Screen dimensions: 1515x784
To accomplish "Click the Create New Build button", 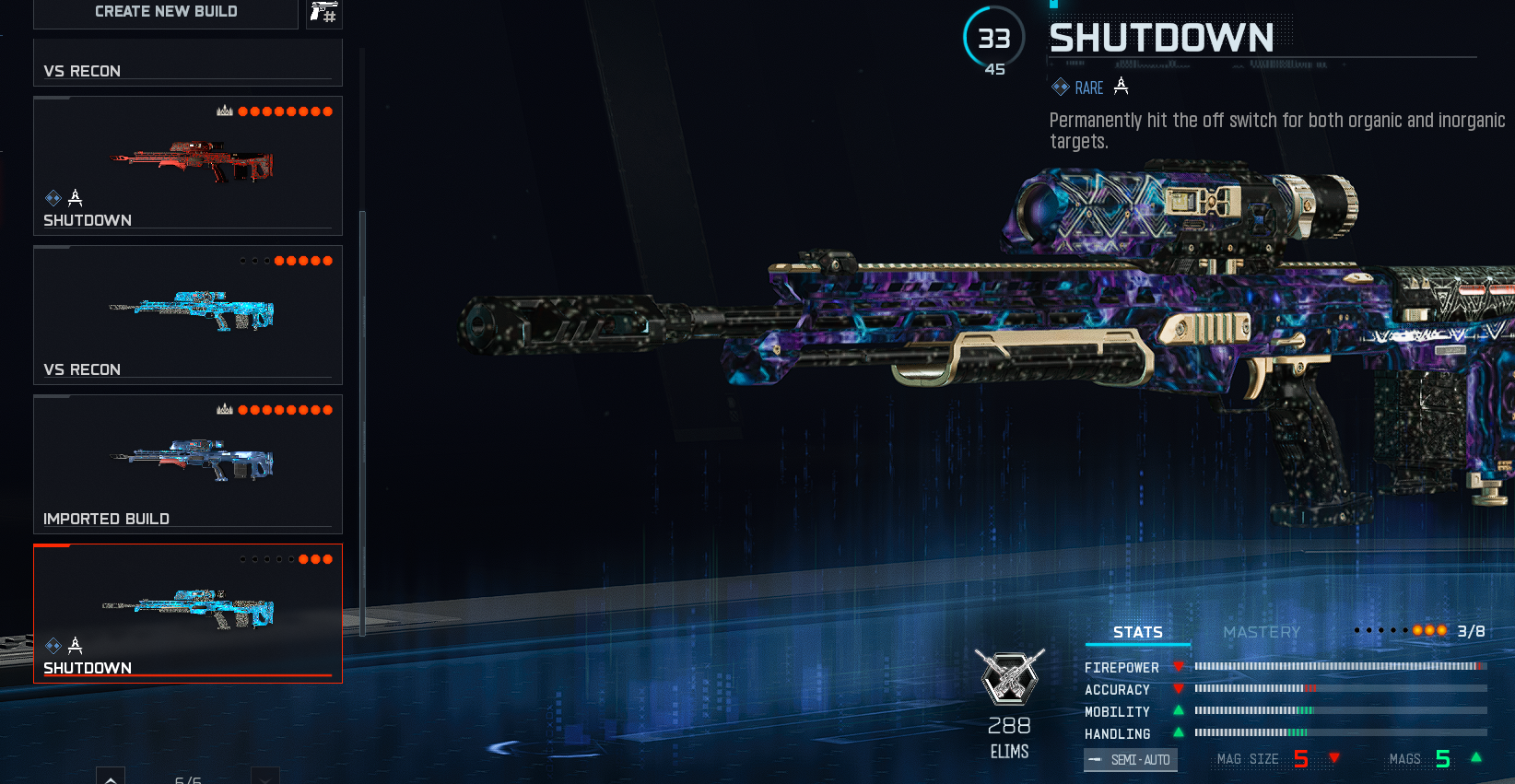I will 166,12.
